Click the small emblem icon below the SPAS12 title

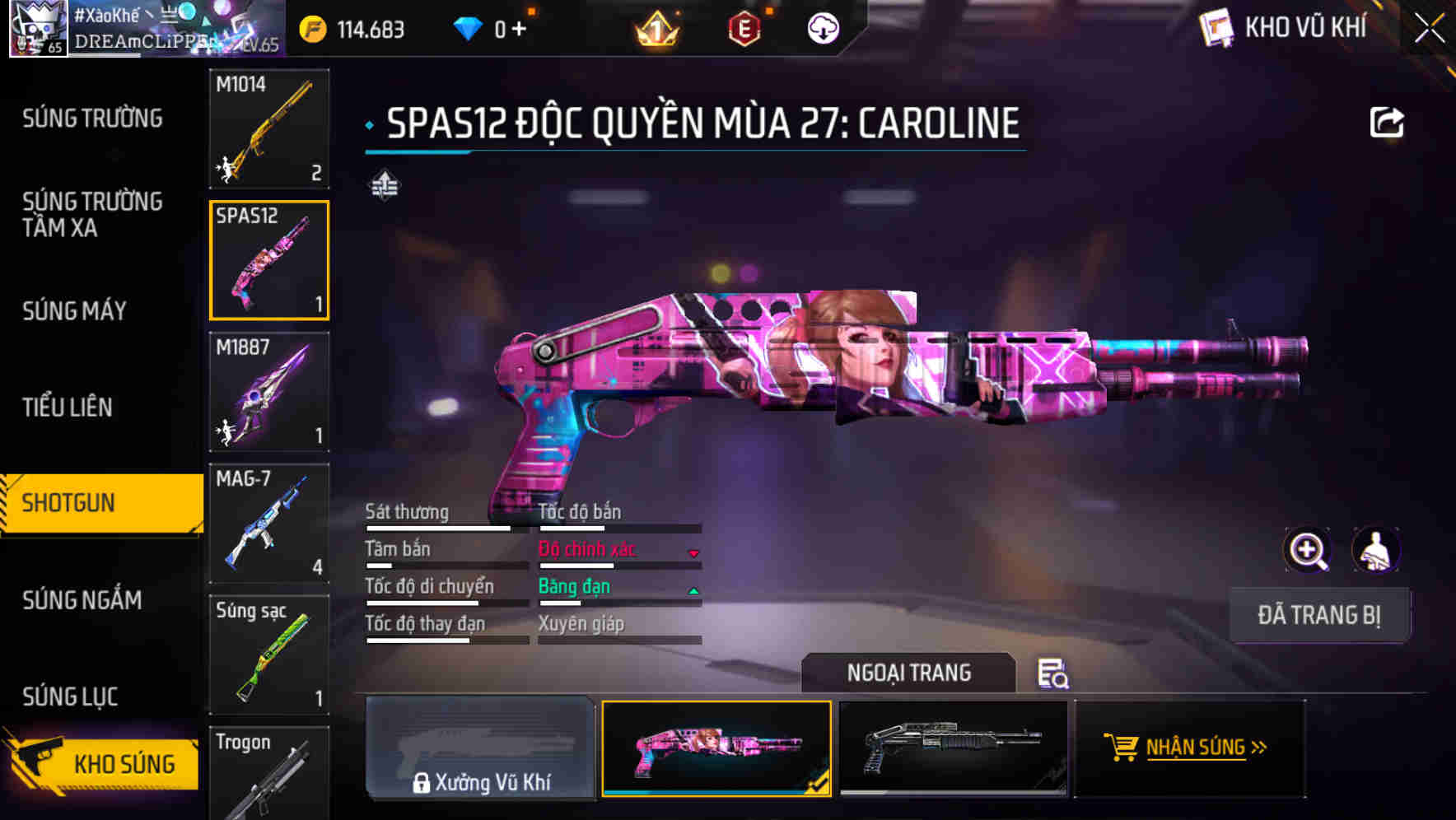[x=384, y=184]
